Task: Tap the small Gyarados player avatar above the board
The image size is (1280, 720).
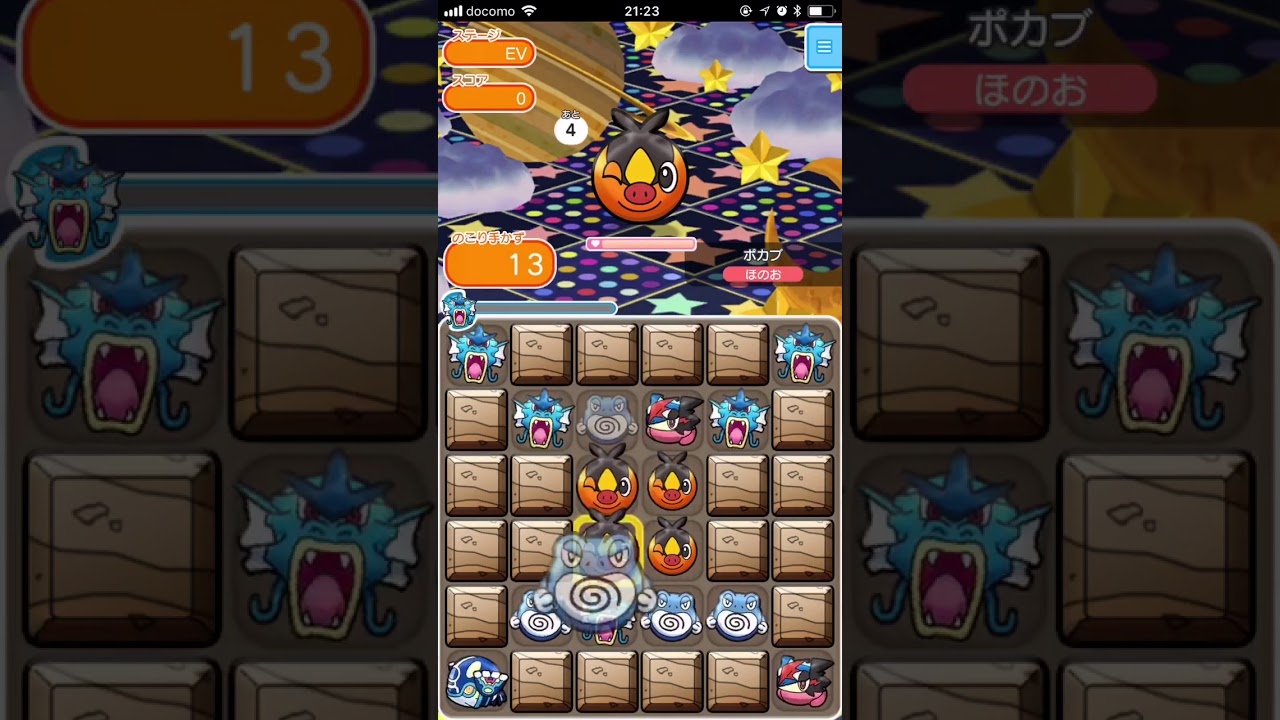Action: pyautogui.click(x=459, y=310)
